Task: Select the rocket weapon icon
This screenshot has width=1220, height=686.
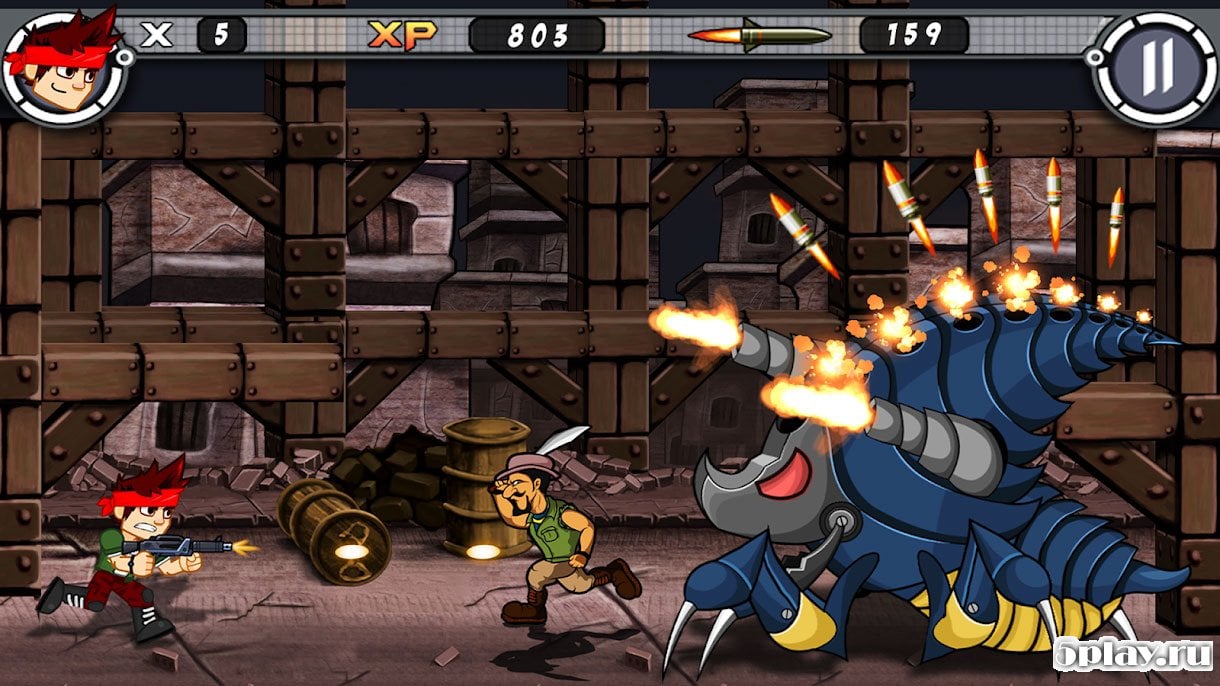Action: click(x=760, y=36)
